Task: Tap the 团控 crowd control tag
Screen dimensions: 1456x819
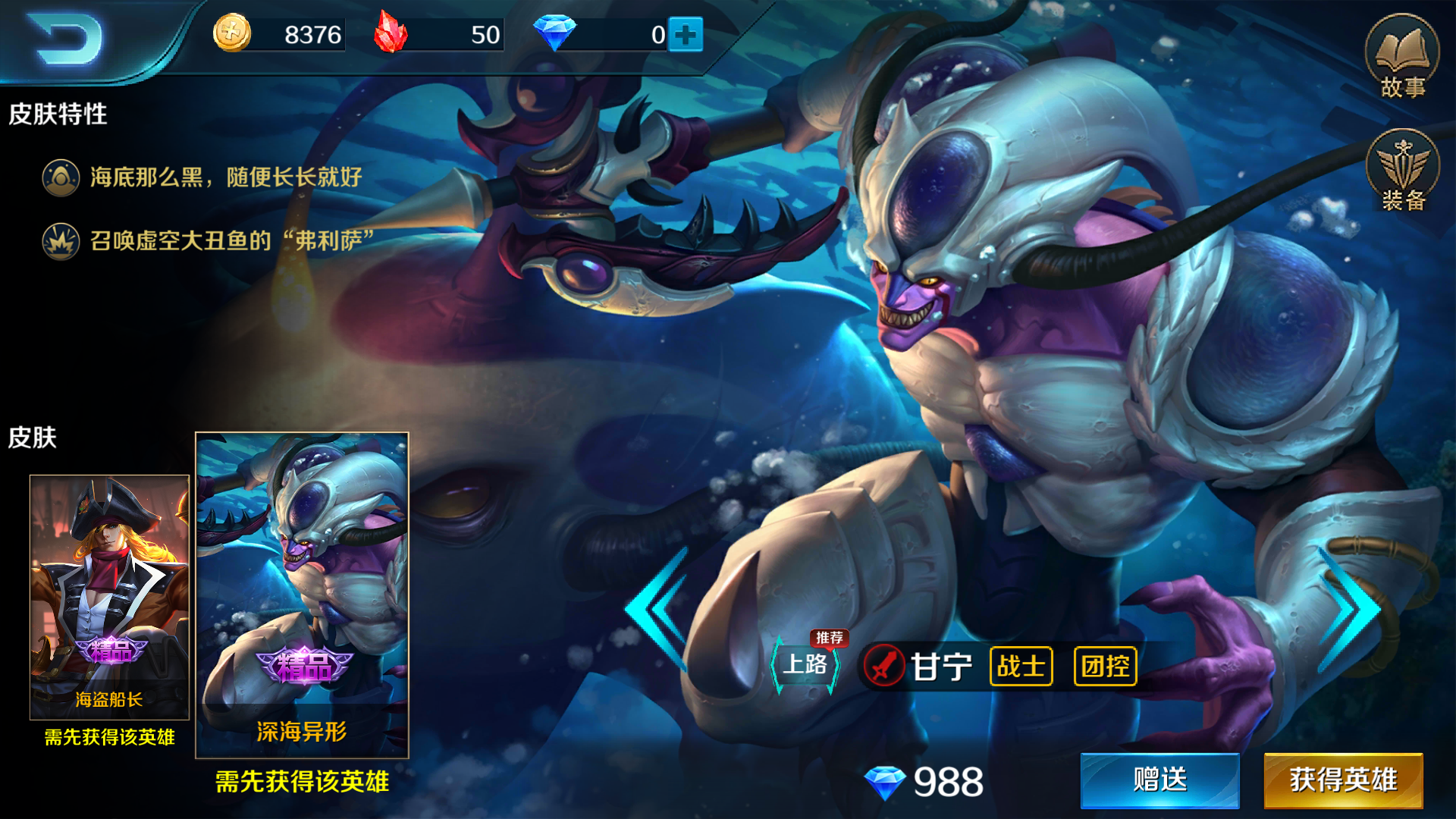Action: (x=1105, y=667)
